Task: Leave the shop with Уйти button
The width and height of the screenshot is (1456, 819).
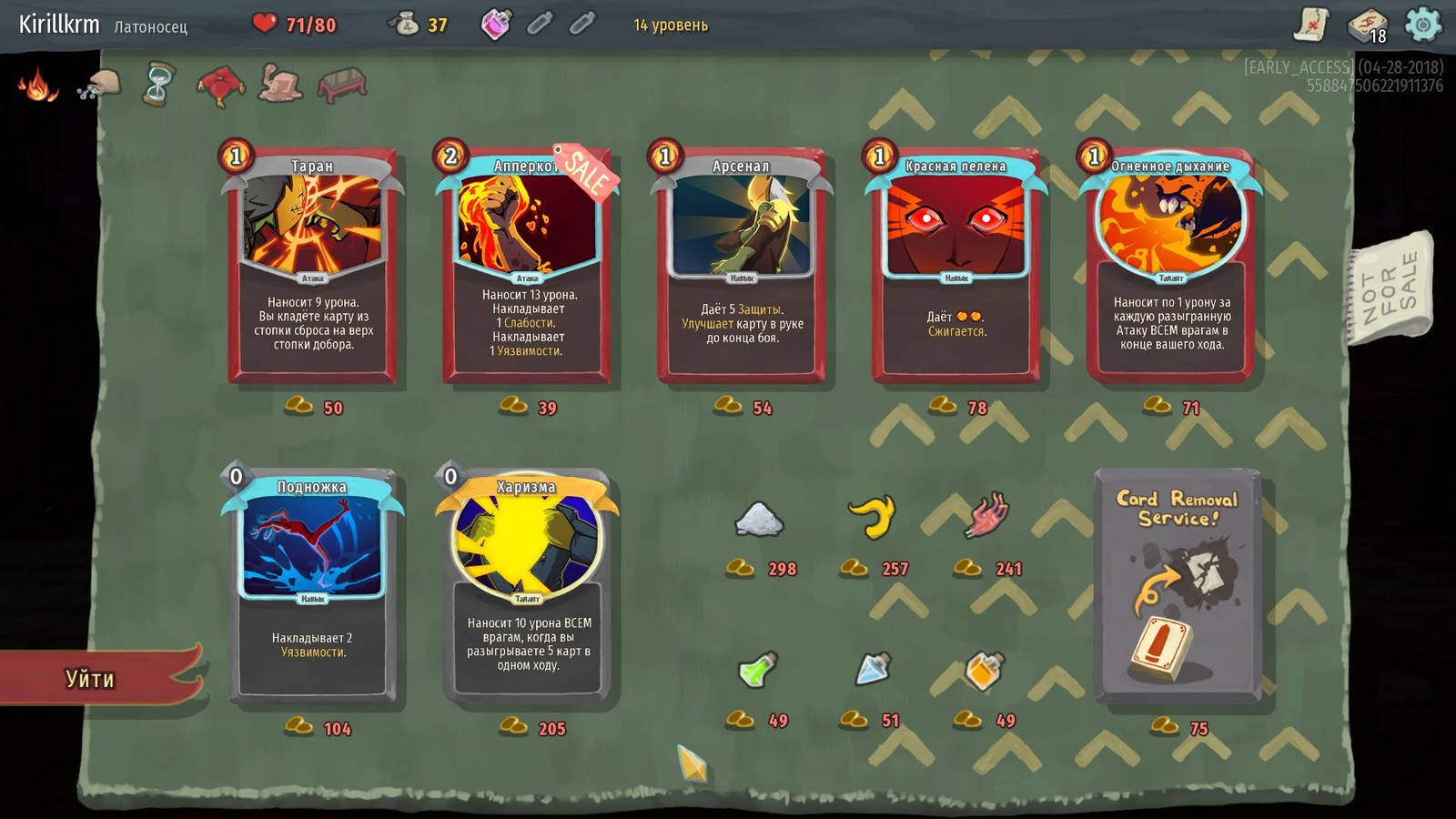Action: (91, 678)
